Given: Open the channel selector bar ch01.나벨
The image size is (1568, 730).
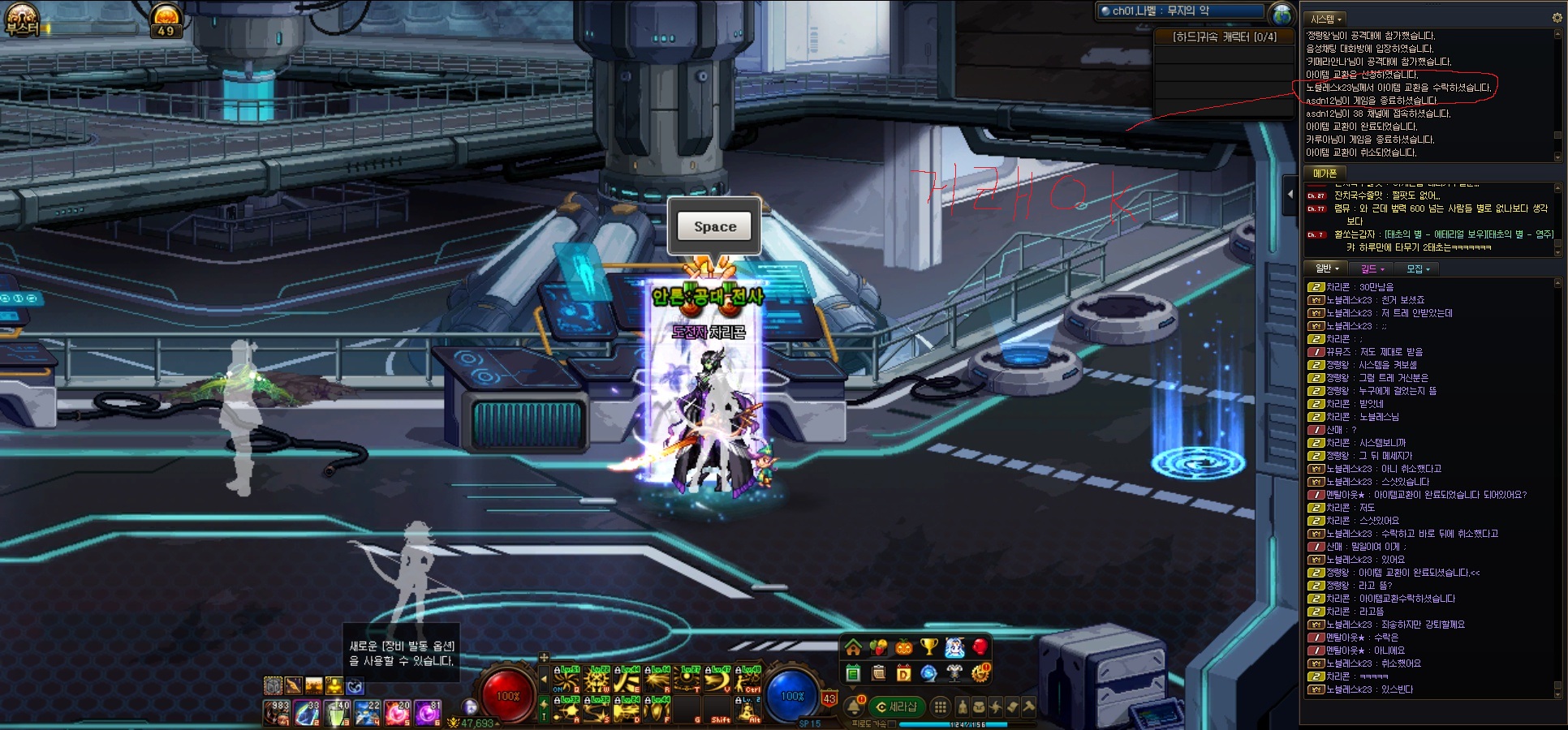Looking at the screenshot, I should pyautogui.click(x=1181, y=11).
